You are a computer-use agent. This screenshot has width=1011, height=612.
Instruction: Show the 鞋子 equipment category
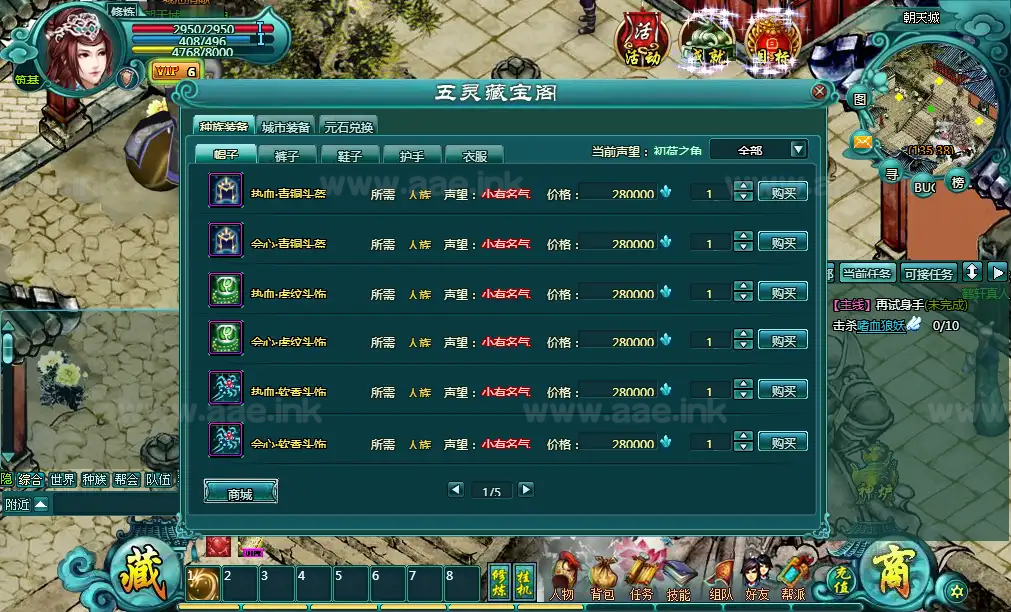pyautogui.click(x=350, y=155)
